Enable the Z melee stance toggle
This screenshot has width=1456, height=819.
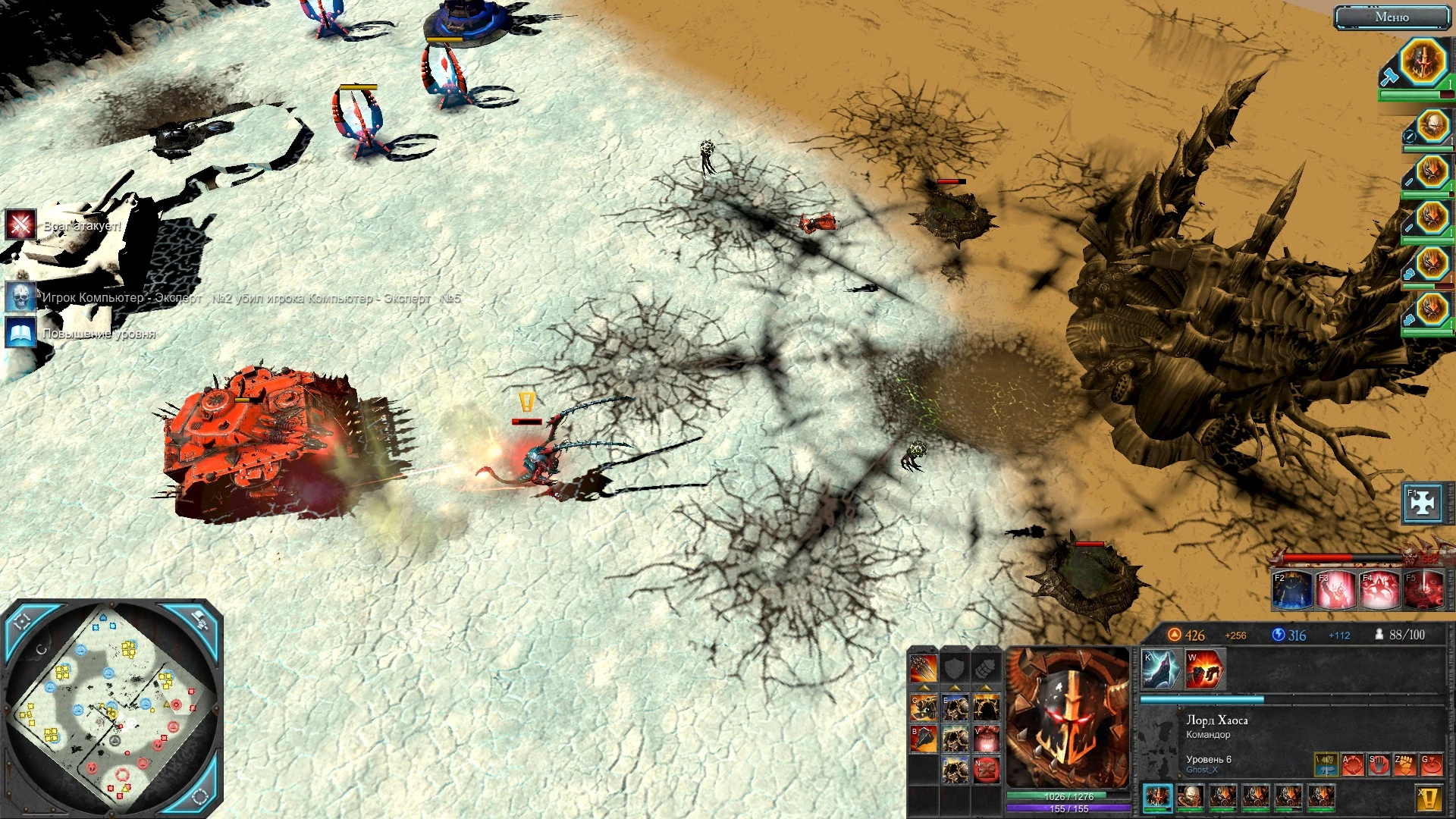coord(1404,765)
